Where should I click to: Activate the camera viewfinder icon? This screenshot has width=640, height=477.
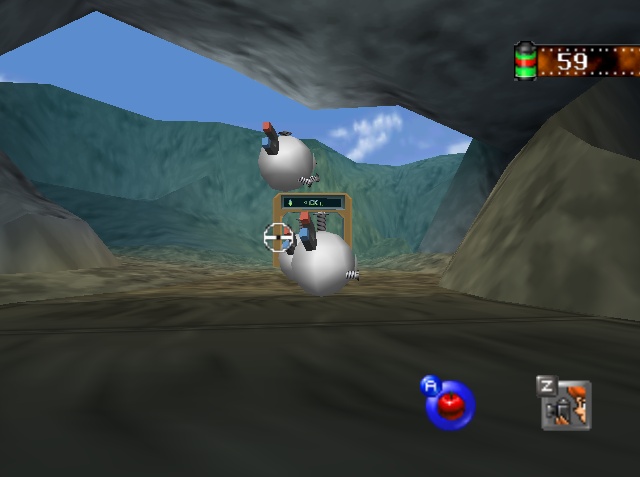click(x=566, y=405)
